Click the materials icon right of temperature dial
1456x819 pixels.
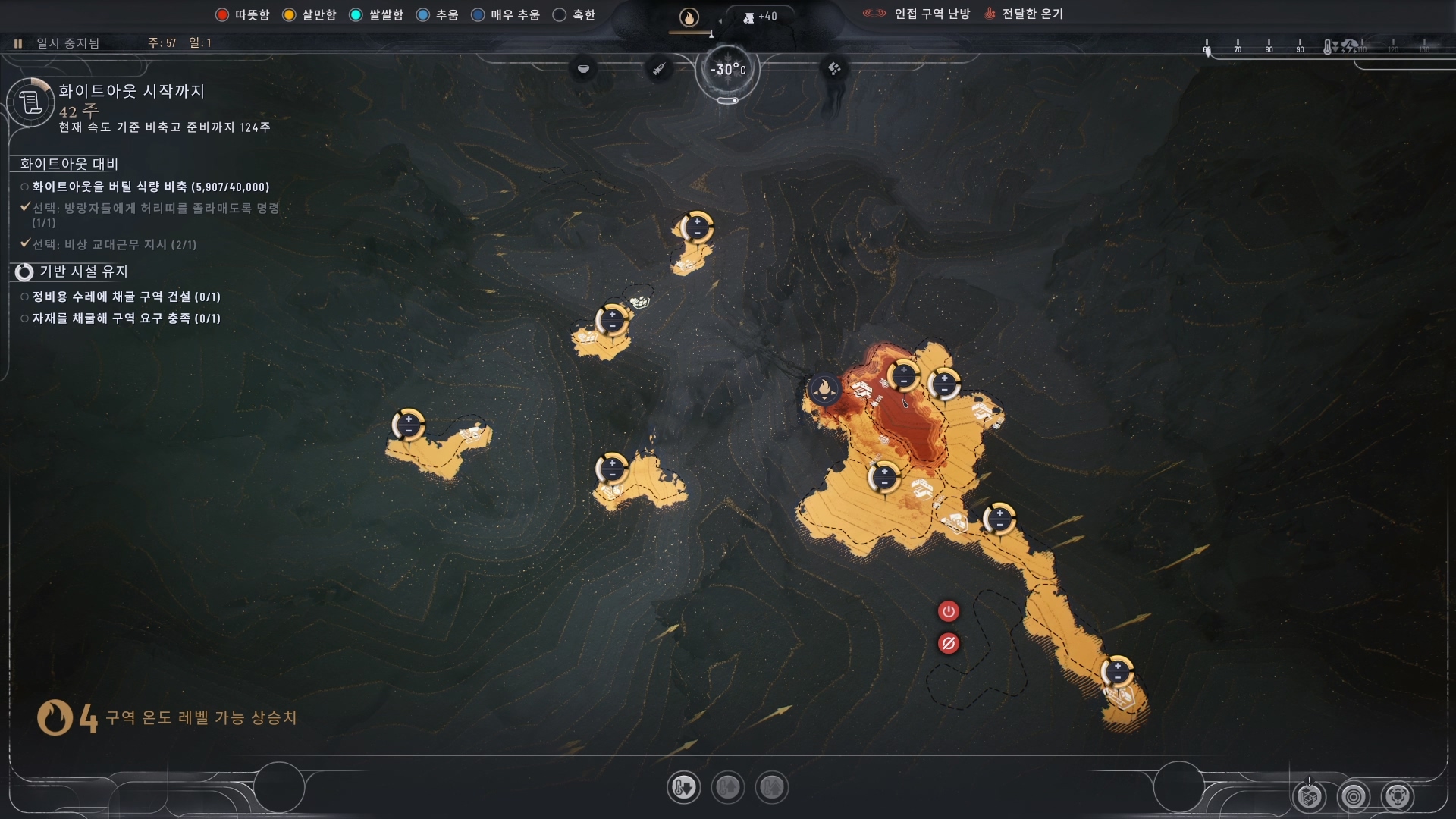(834, 69)
